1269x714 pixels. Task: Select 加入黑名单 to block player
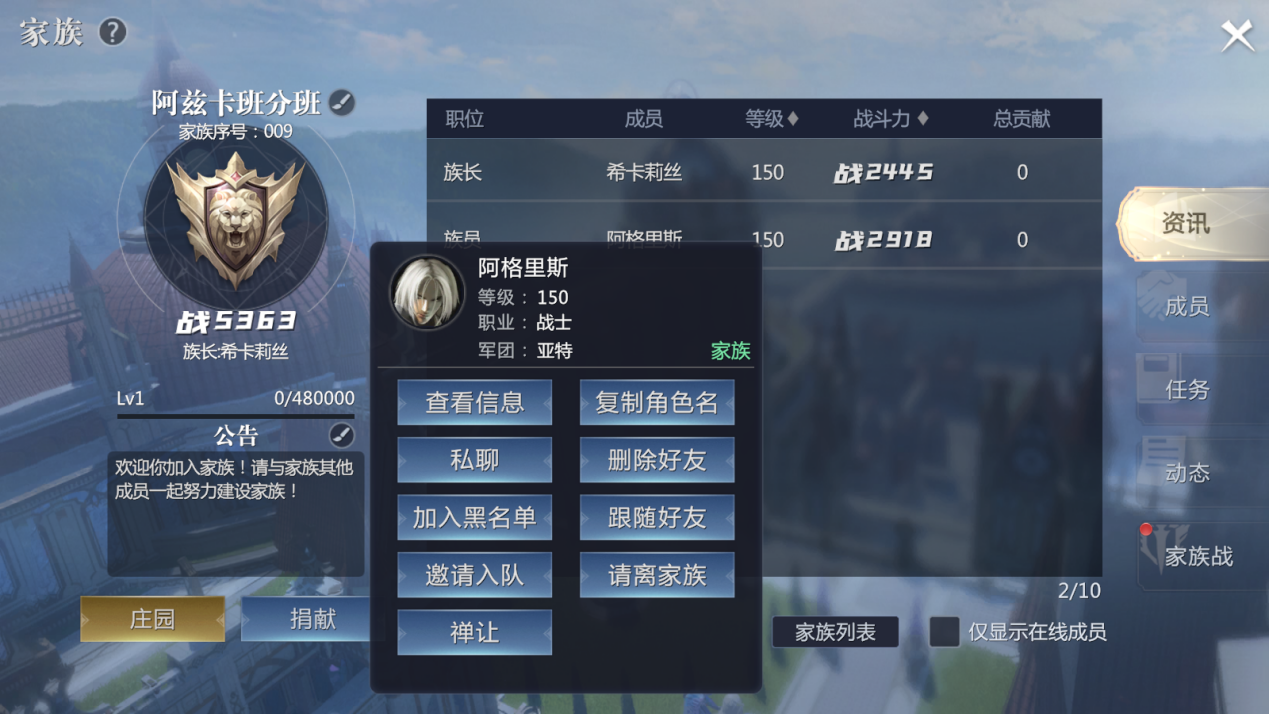pos(474,517)
